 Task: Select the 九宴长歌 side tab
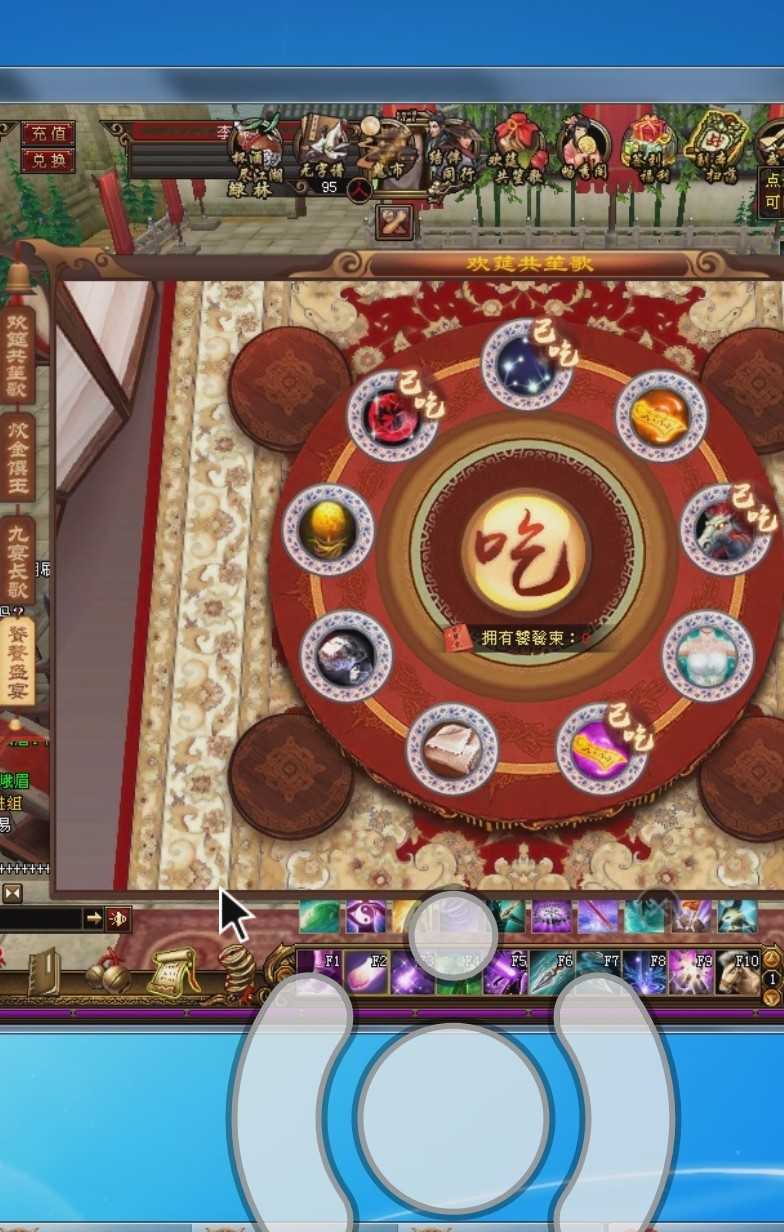coord(18,561)
